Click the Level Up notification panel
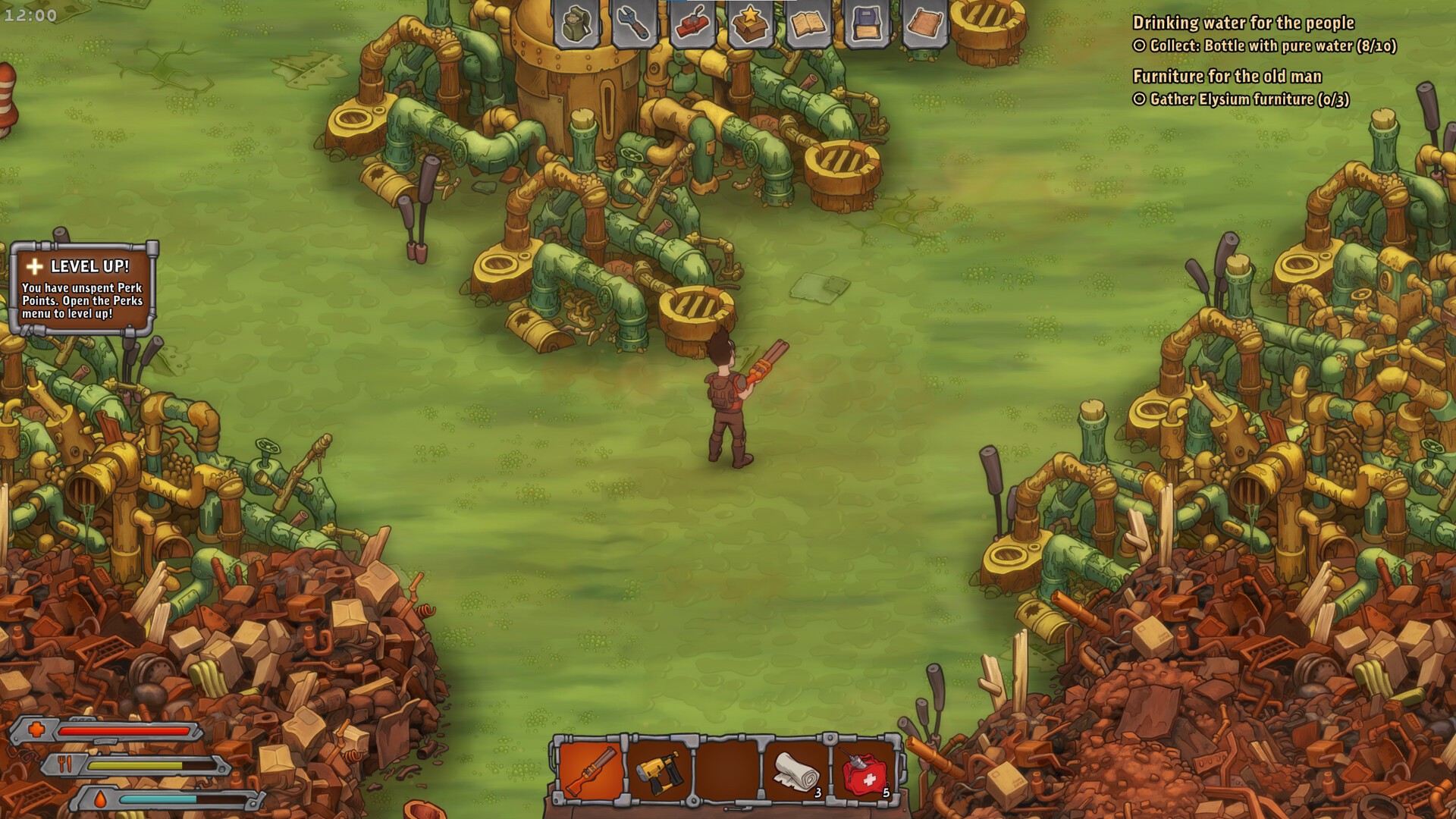 click(83, 289)
